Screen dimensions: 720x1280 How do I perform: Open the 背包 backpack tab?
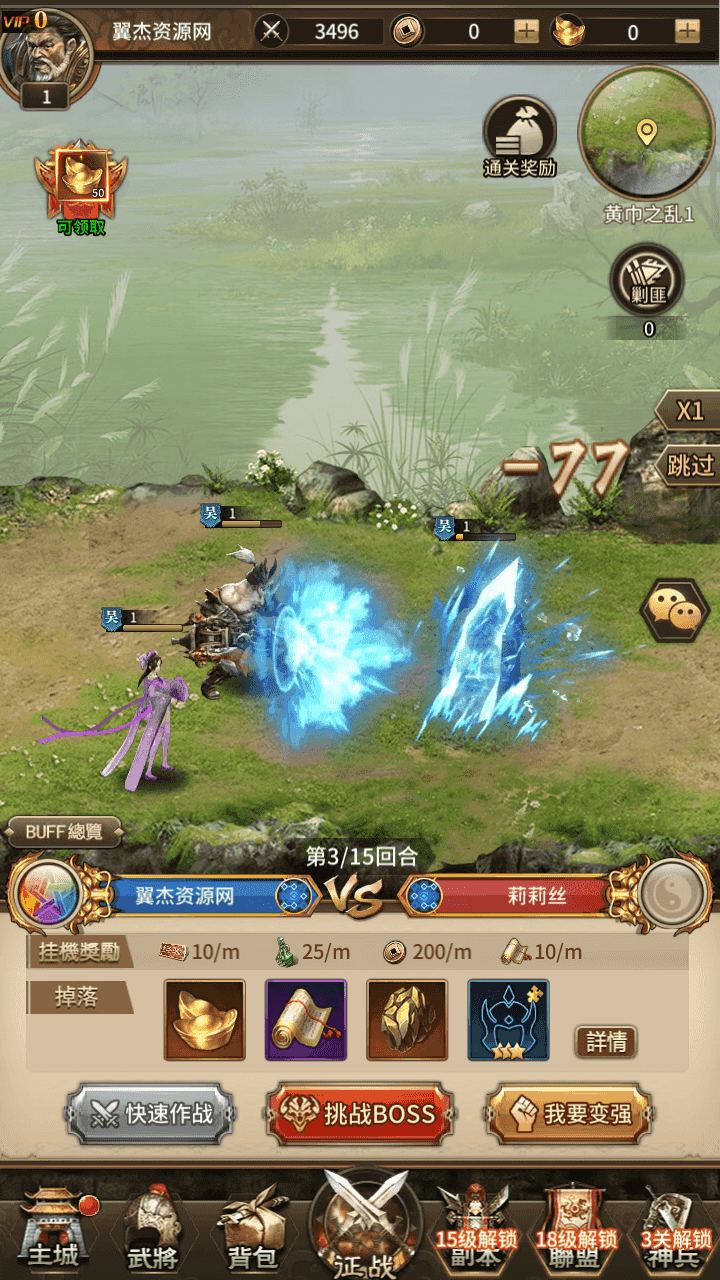click(x=250, y=1228)
